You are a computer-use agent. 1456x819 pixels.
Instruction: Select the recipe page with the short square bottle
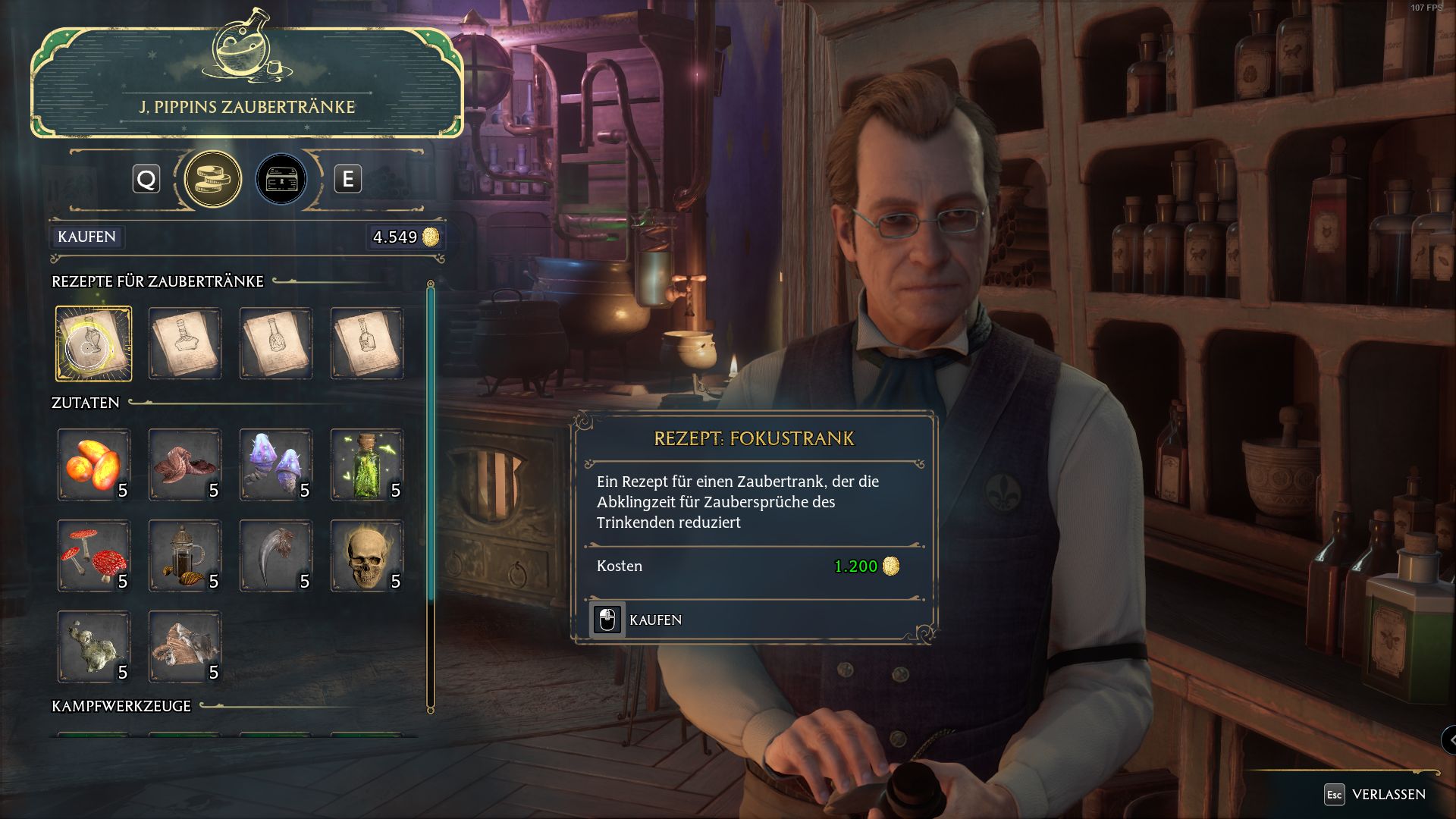[366, 344]
